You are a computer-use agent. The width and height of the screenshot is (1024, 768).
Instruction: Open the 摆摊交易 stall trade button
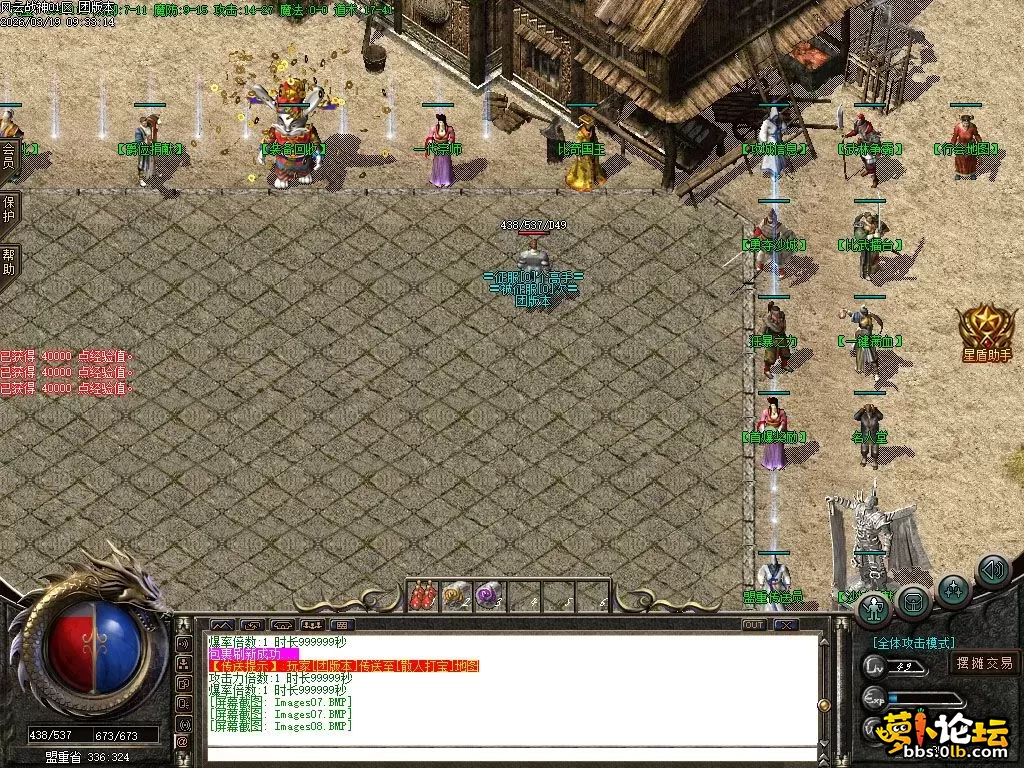point(984,663)
